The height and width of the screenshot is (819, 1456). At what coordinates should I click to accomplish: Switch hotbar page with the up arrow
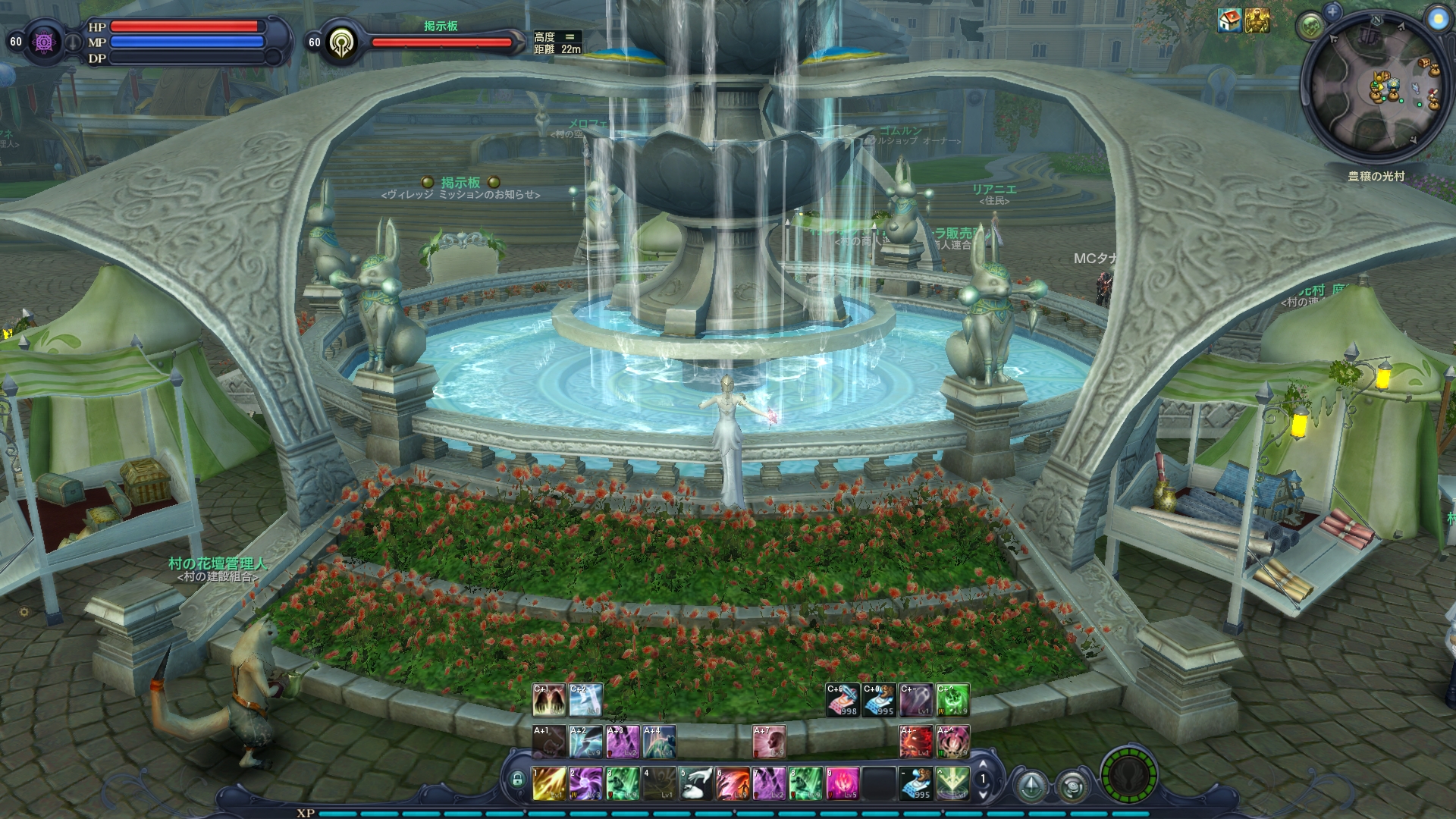click(x=984, y=764)
